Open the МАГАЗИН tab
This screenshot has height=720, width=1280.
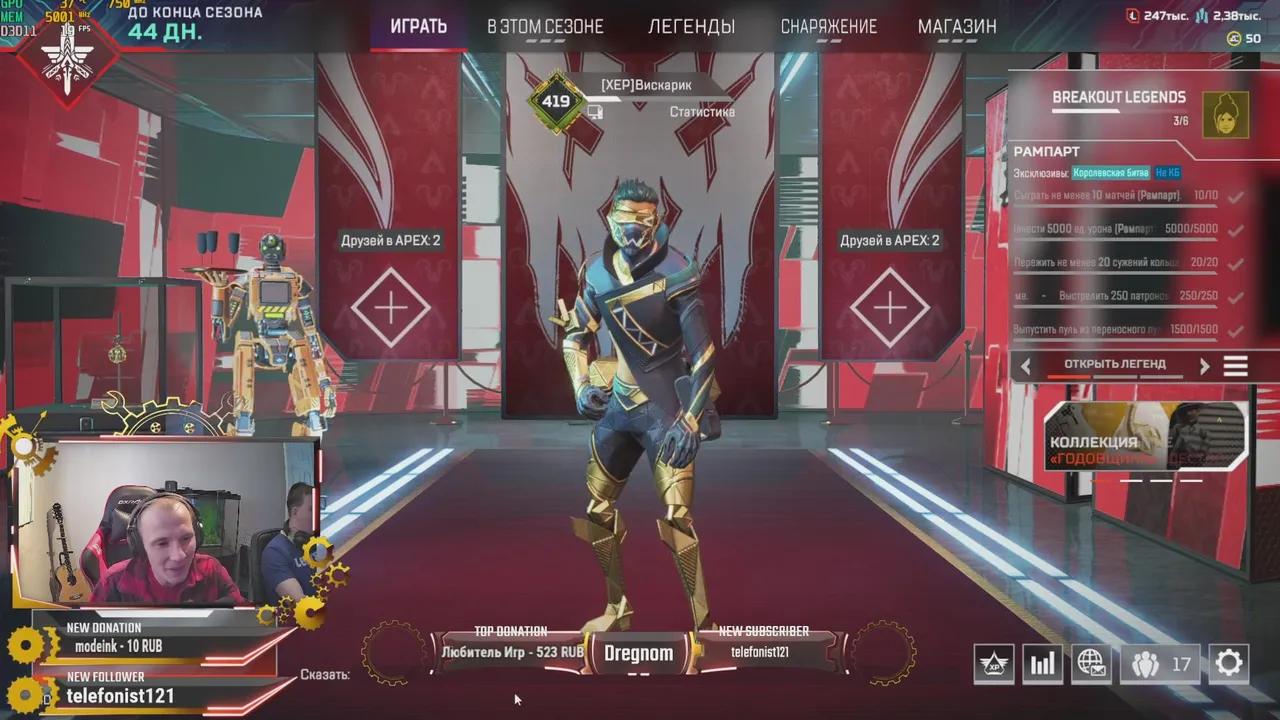point(957,26)
